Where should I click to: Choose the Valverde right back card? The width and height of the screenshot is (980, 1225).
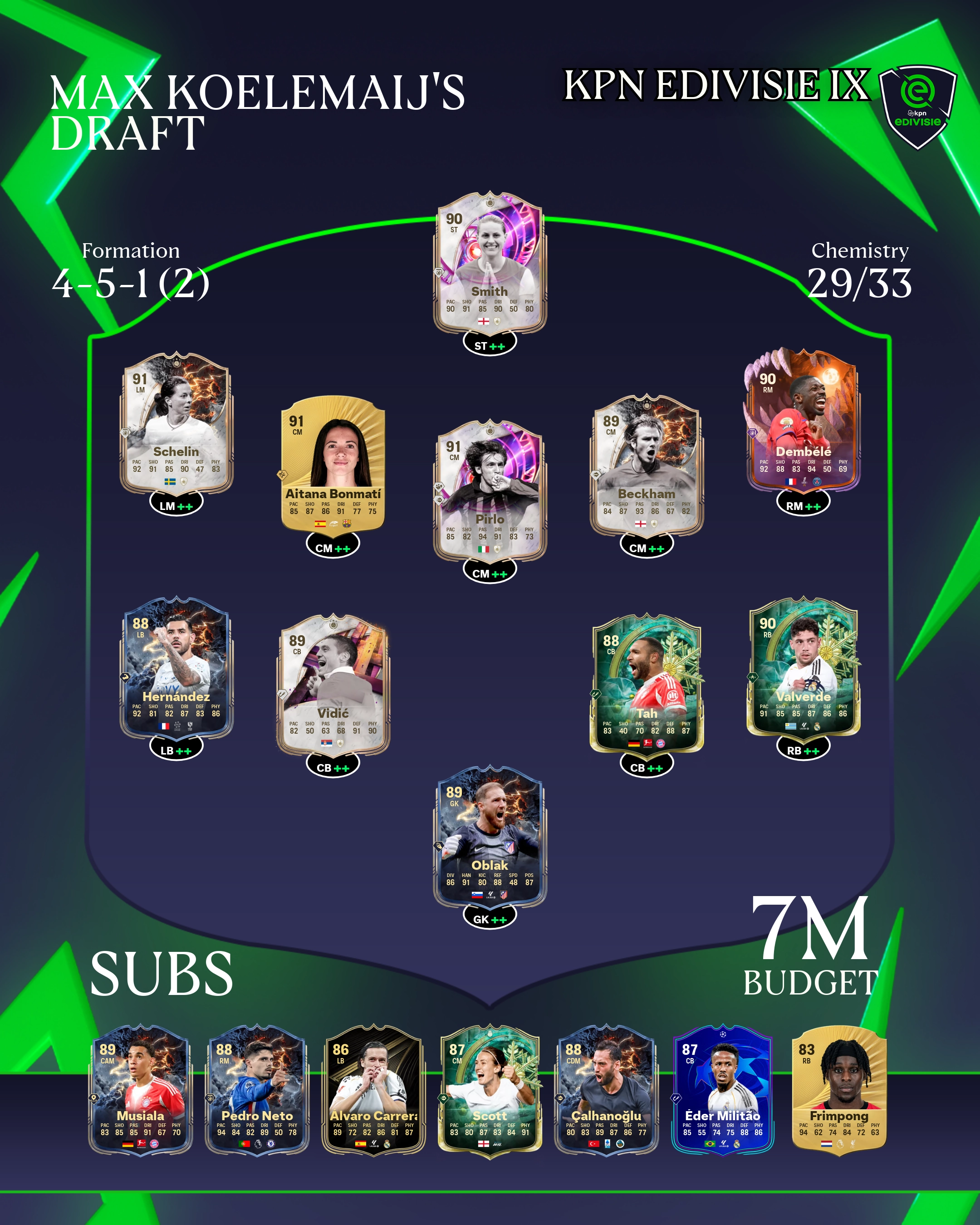click(x=803, y=667)
